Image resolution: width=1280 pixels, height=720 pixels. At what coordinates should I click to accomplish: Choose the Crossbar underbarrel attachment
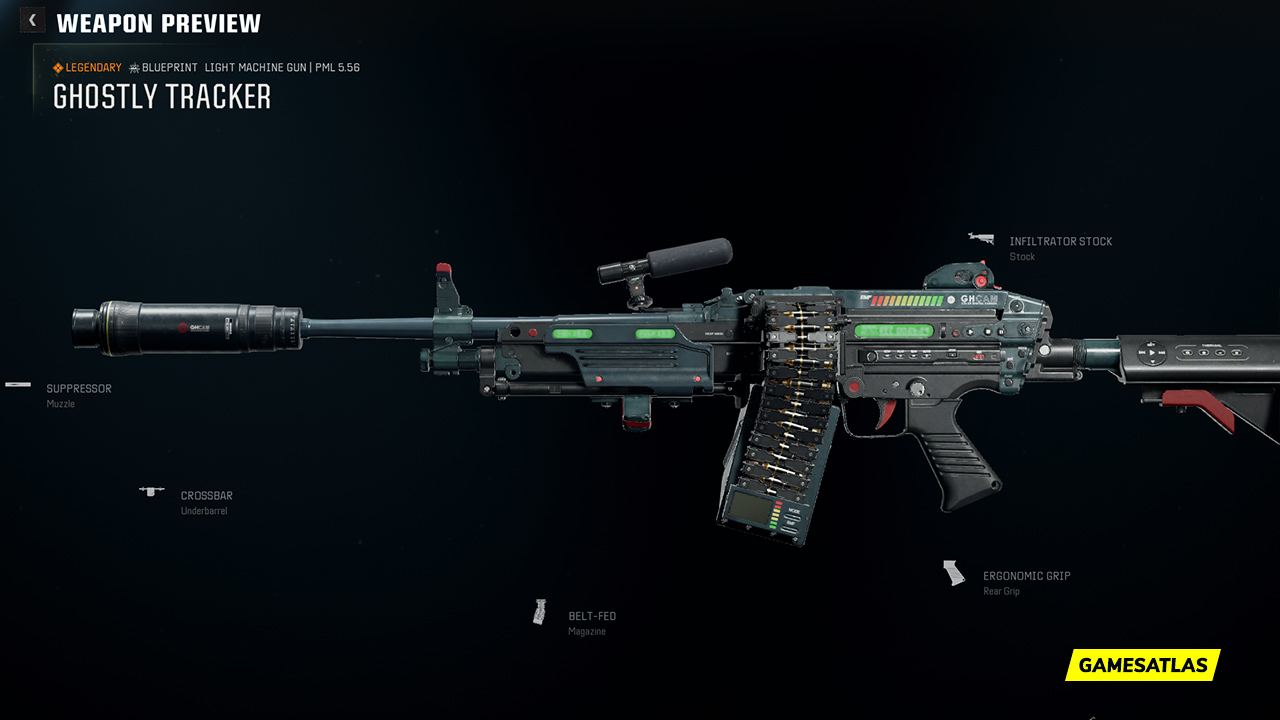(206, 496)
